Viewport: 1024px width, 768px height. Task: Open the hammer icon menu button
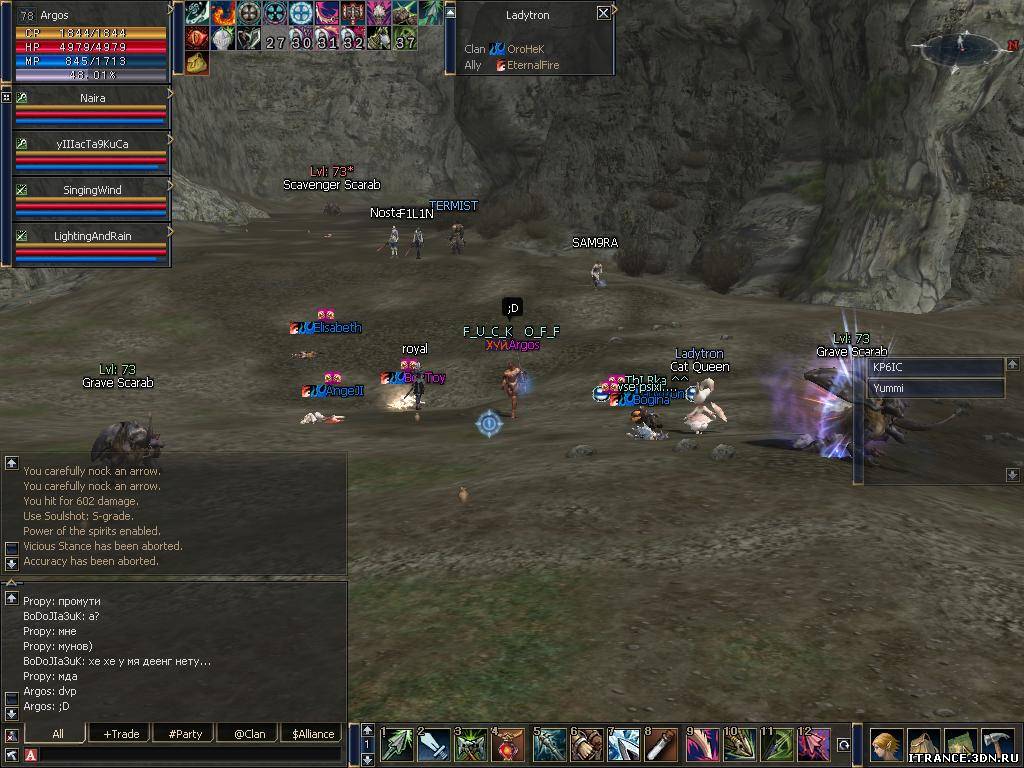click(997, 745)
